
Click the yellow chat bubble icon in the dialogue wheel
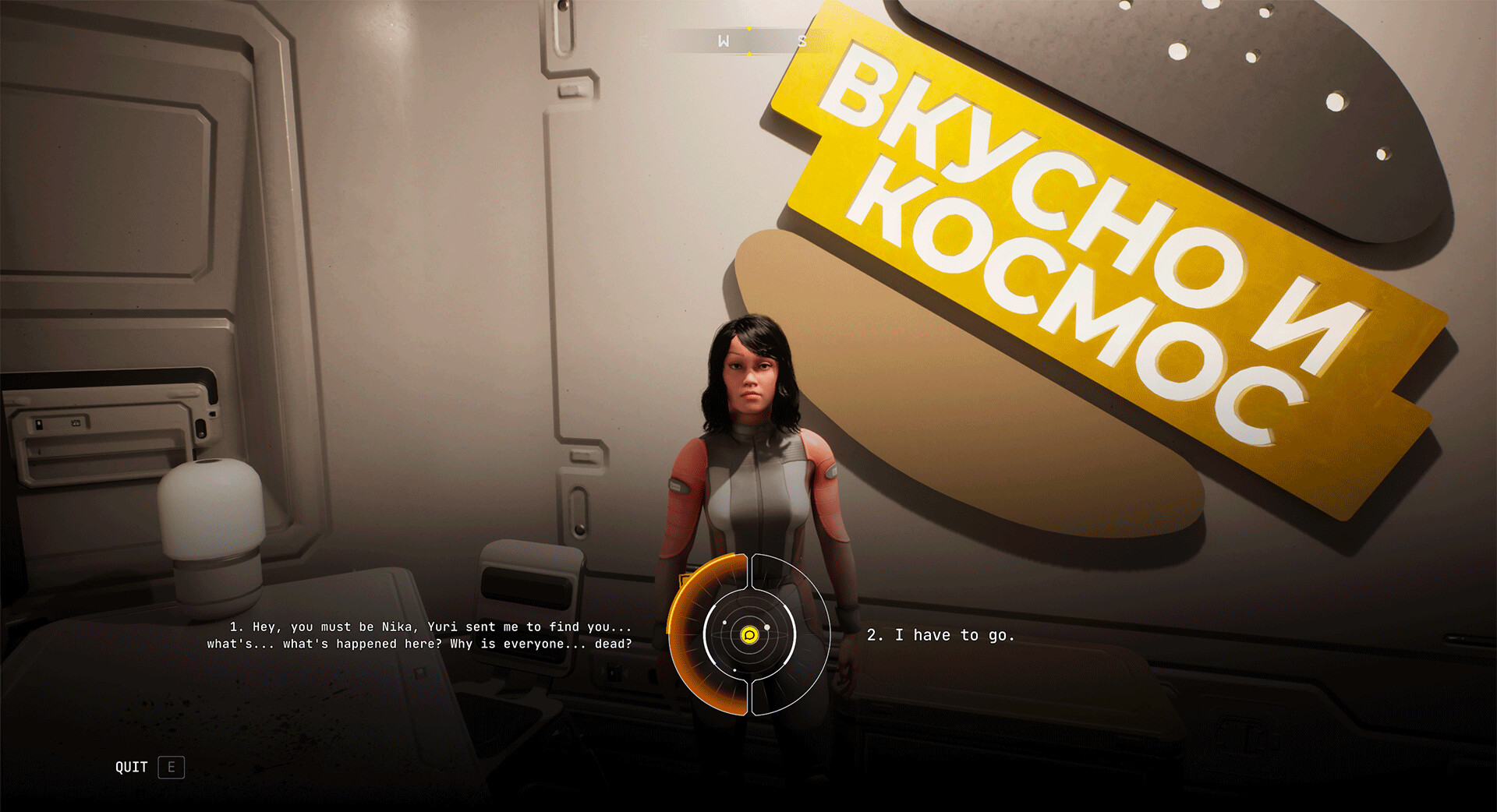750,636
